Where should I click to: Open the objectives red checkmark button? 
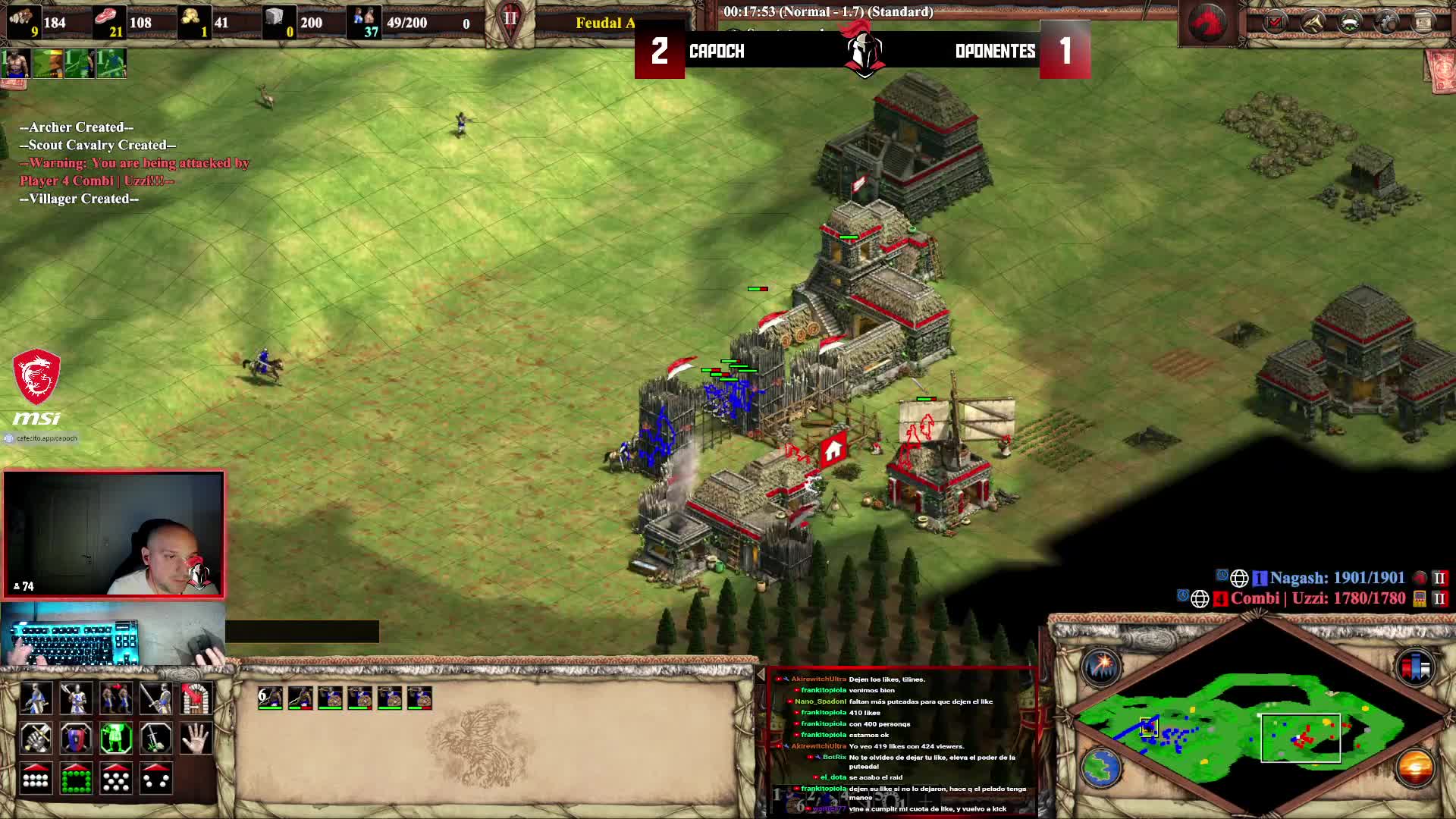click(1276, 23)
